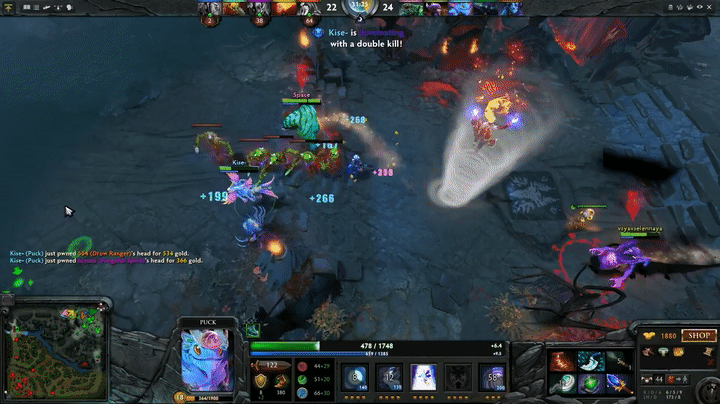Use the red item in first inventory slot
Screen dimensions: 720x404
[x=561, y=360]
